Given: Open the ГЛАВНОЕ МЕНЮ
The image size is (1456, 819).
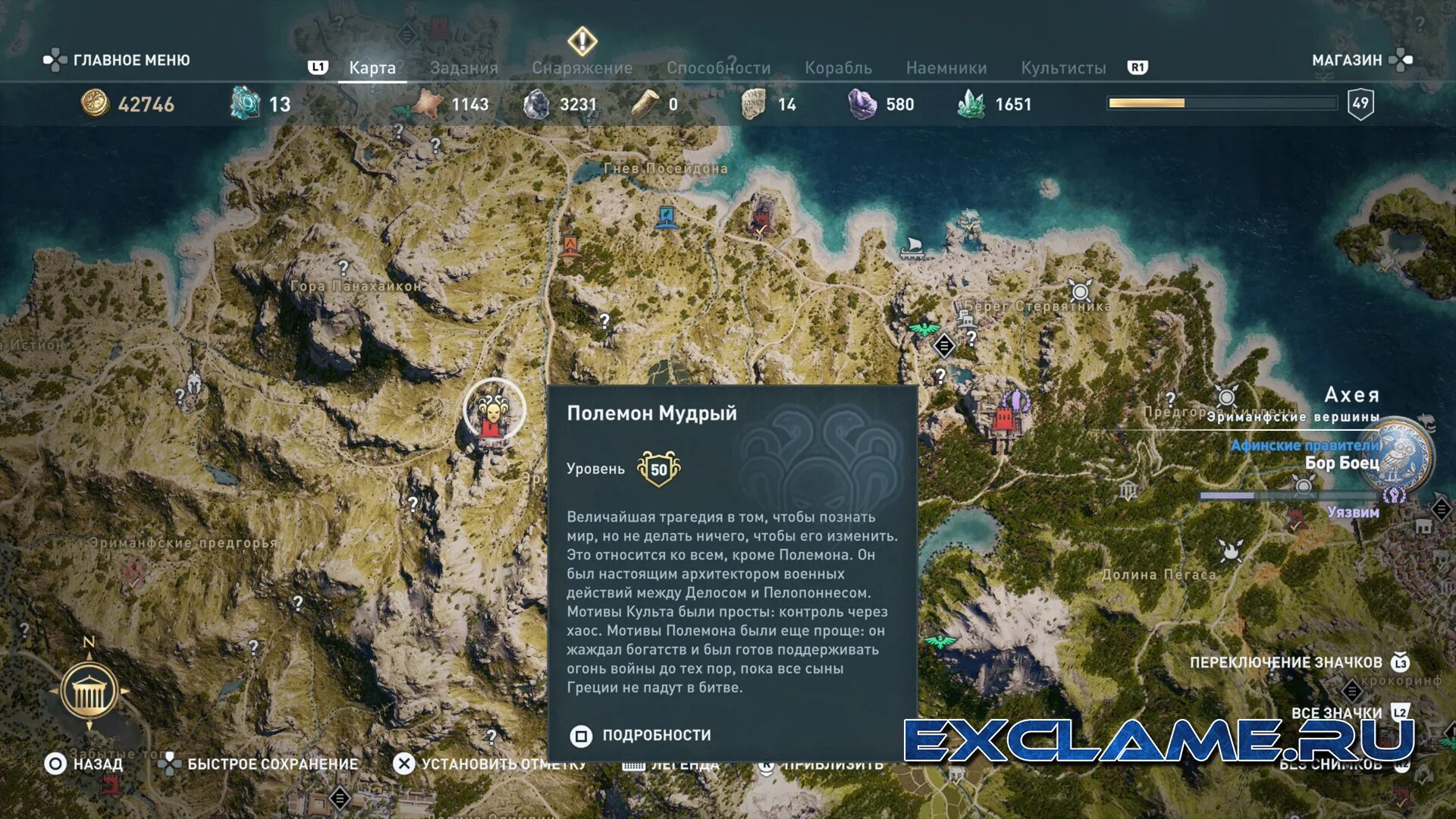Looking at the screenshot, I should coord(118,60).
